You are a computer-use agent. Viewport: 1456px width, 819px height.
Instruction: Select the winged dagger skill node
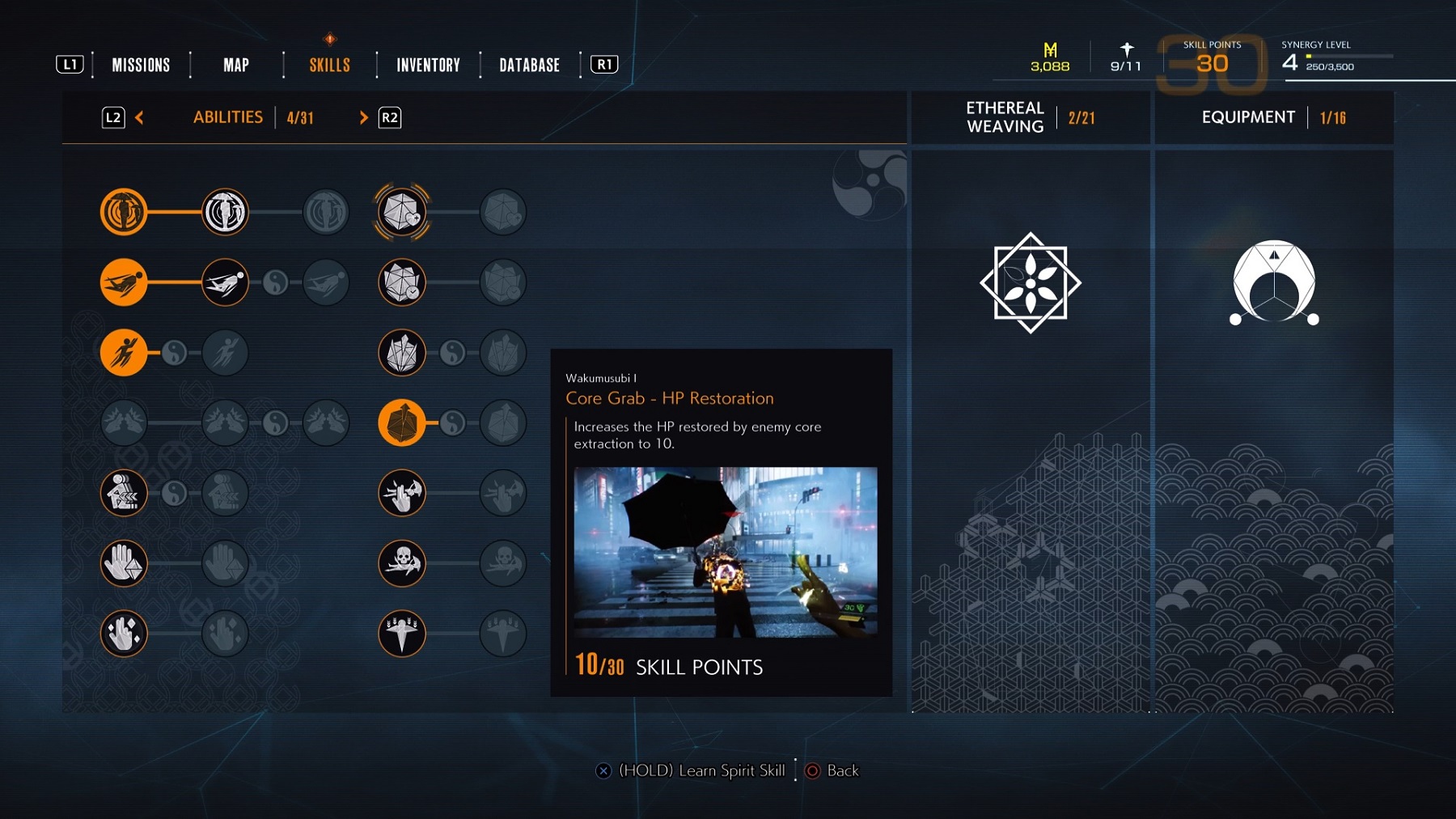tap(402, 633)
